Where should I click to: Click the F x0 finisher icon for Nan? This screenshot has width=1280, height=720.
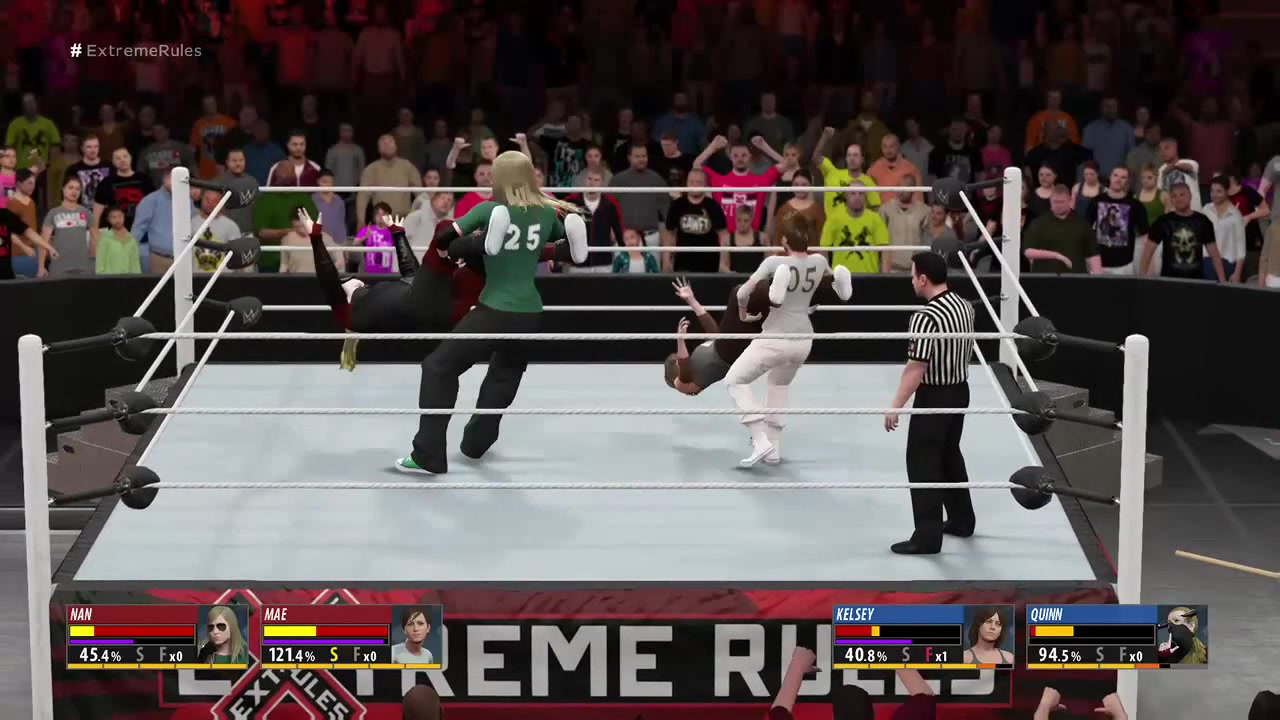170,656
